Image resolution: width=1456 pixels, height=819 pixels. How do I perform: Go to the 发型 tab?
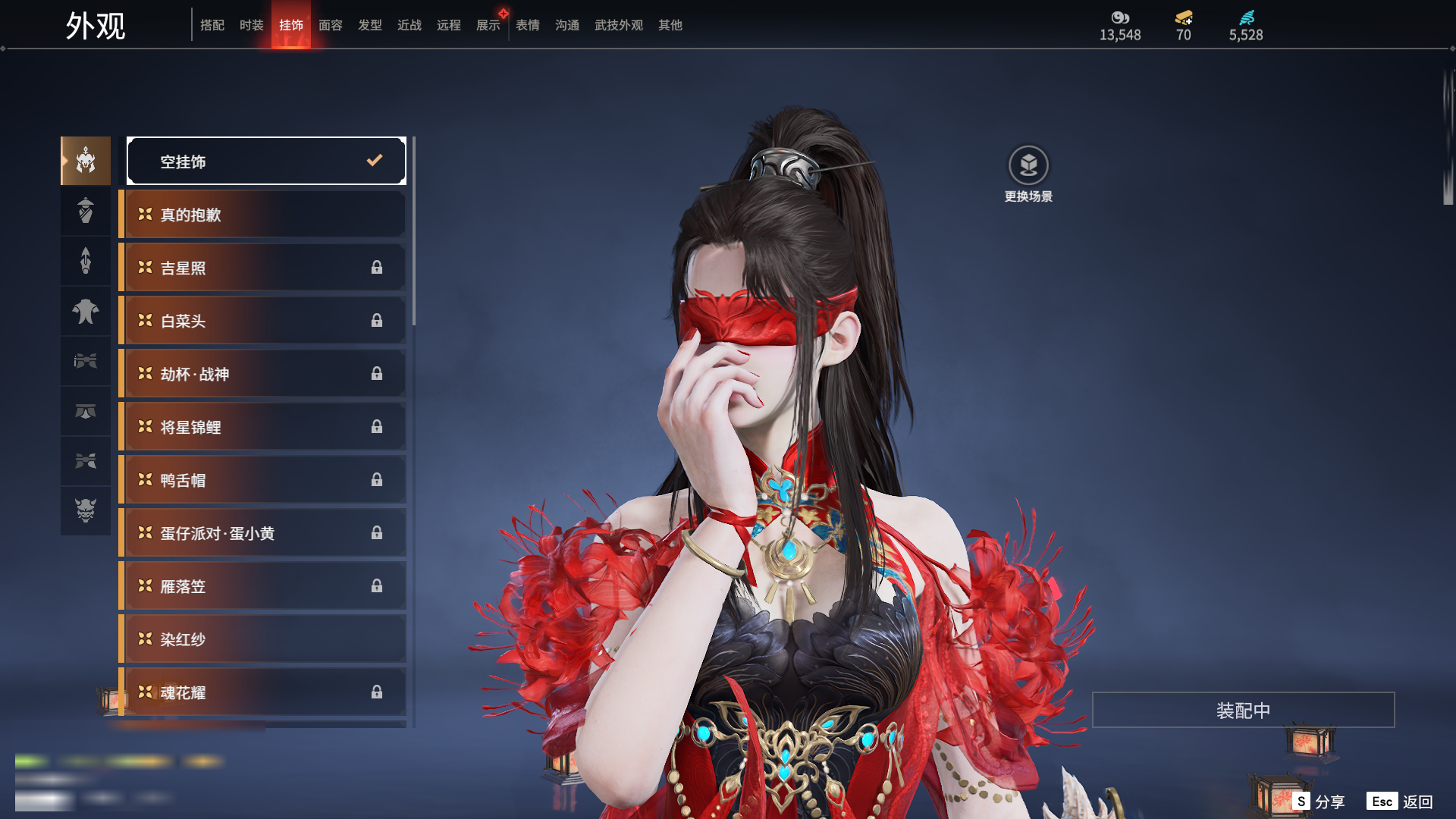click(369, 25)
